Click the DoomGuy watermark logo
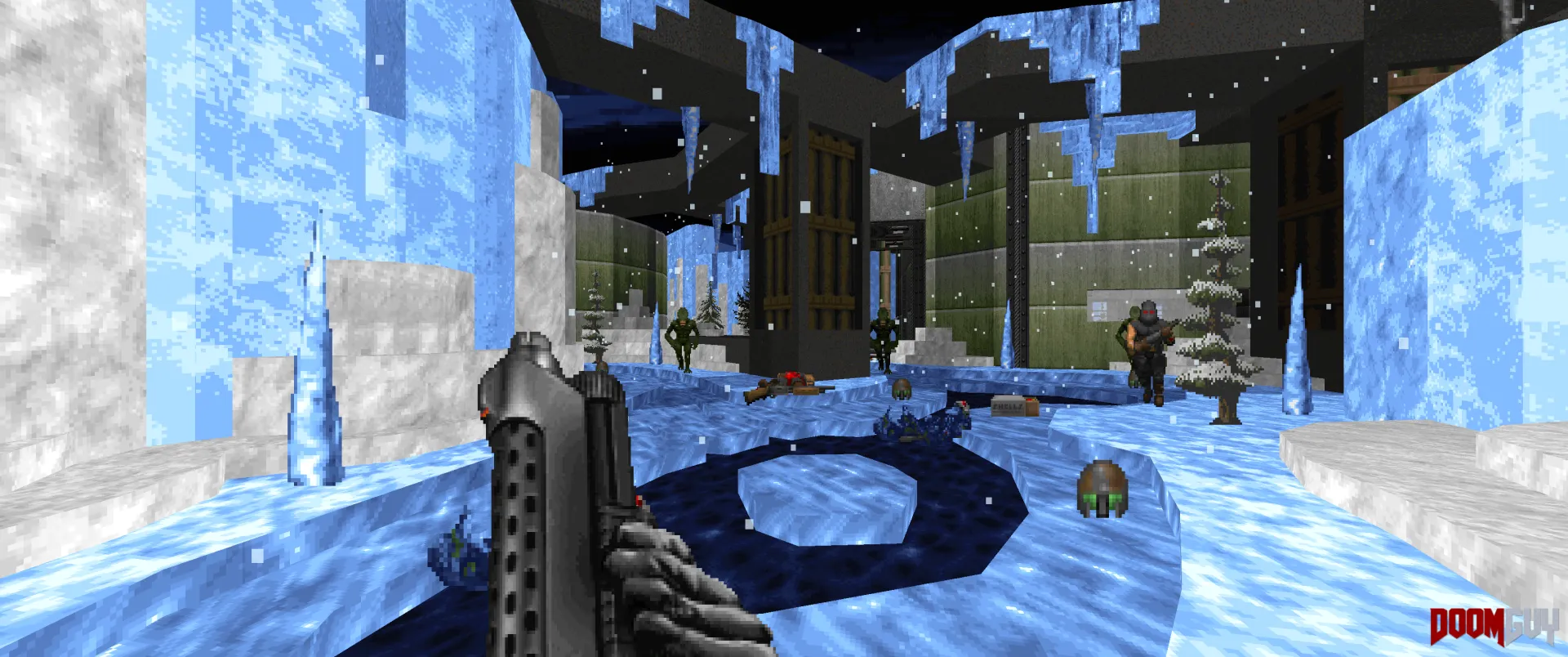The width and height of the screenshot is (1568, 657). (x=1493, y=627)
